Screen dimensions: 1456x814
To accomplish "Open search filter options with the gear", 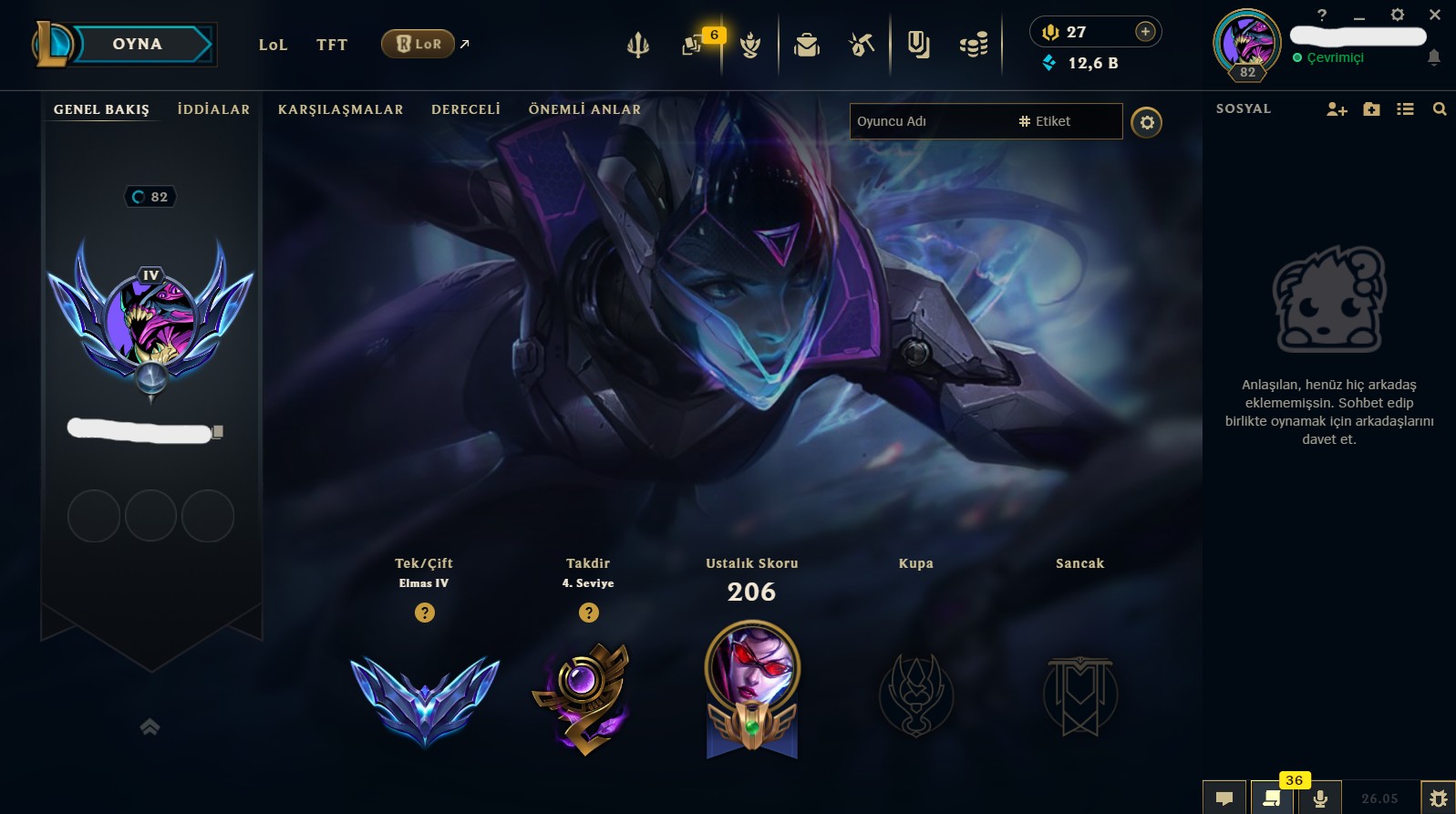I will (1147, 121).
